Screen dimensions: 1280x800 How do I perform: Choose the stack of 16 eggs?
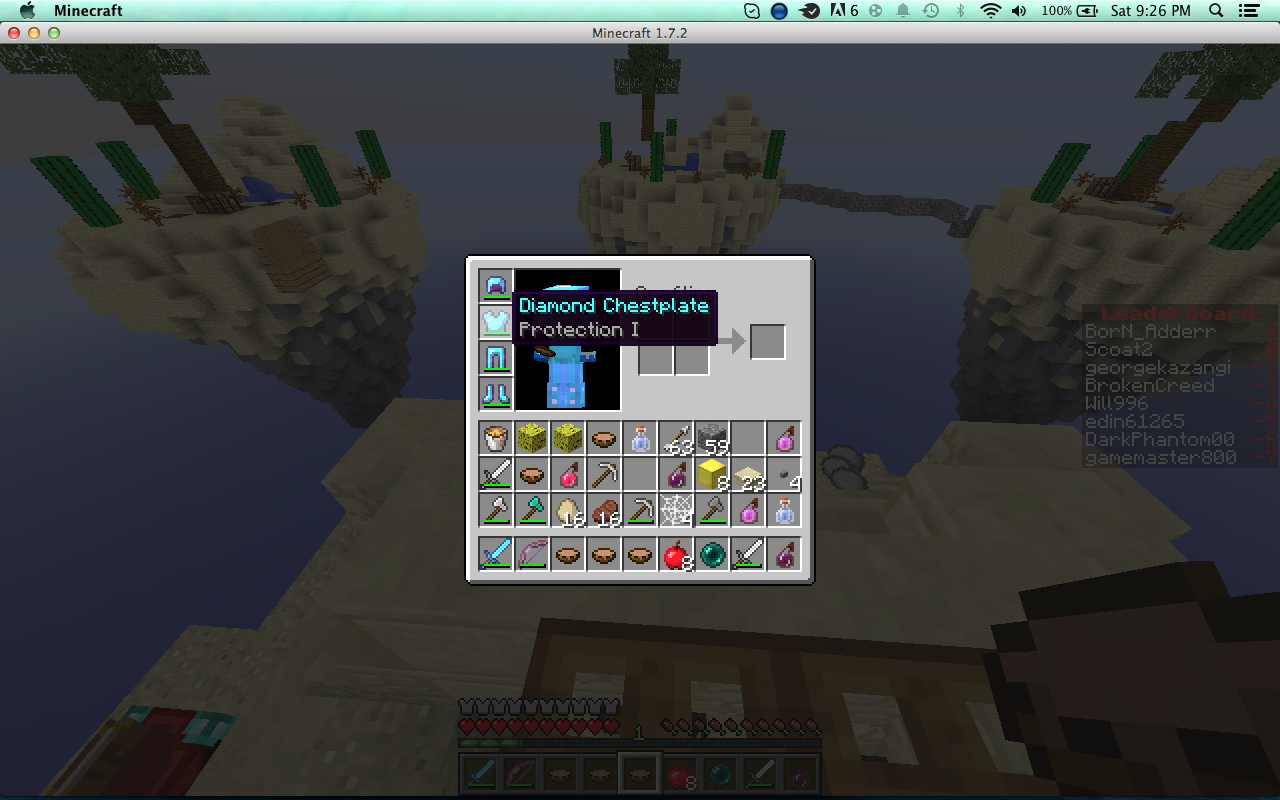point(568,510)
